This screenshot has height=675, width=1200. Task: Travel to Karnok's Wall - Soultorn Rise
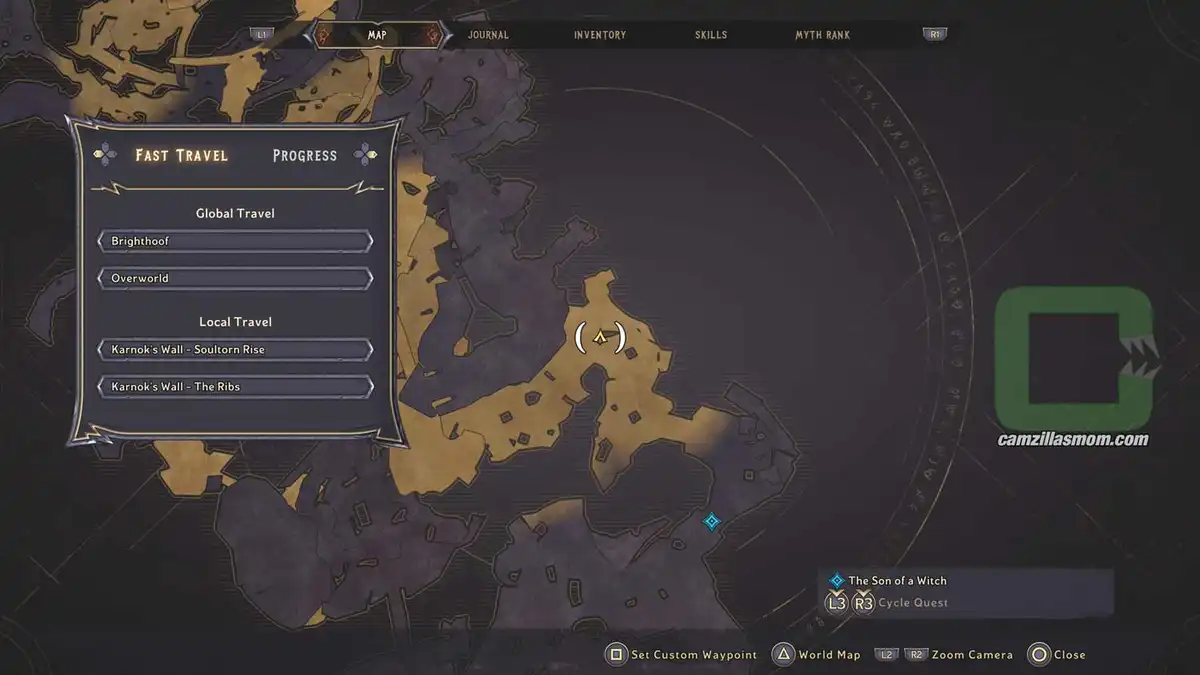point(235,350)
